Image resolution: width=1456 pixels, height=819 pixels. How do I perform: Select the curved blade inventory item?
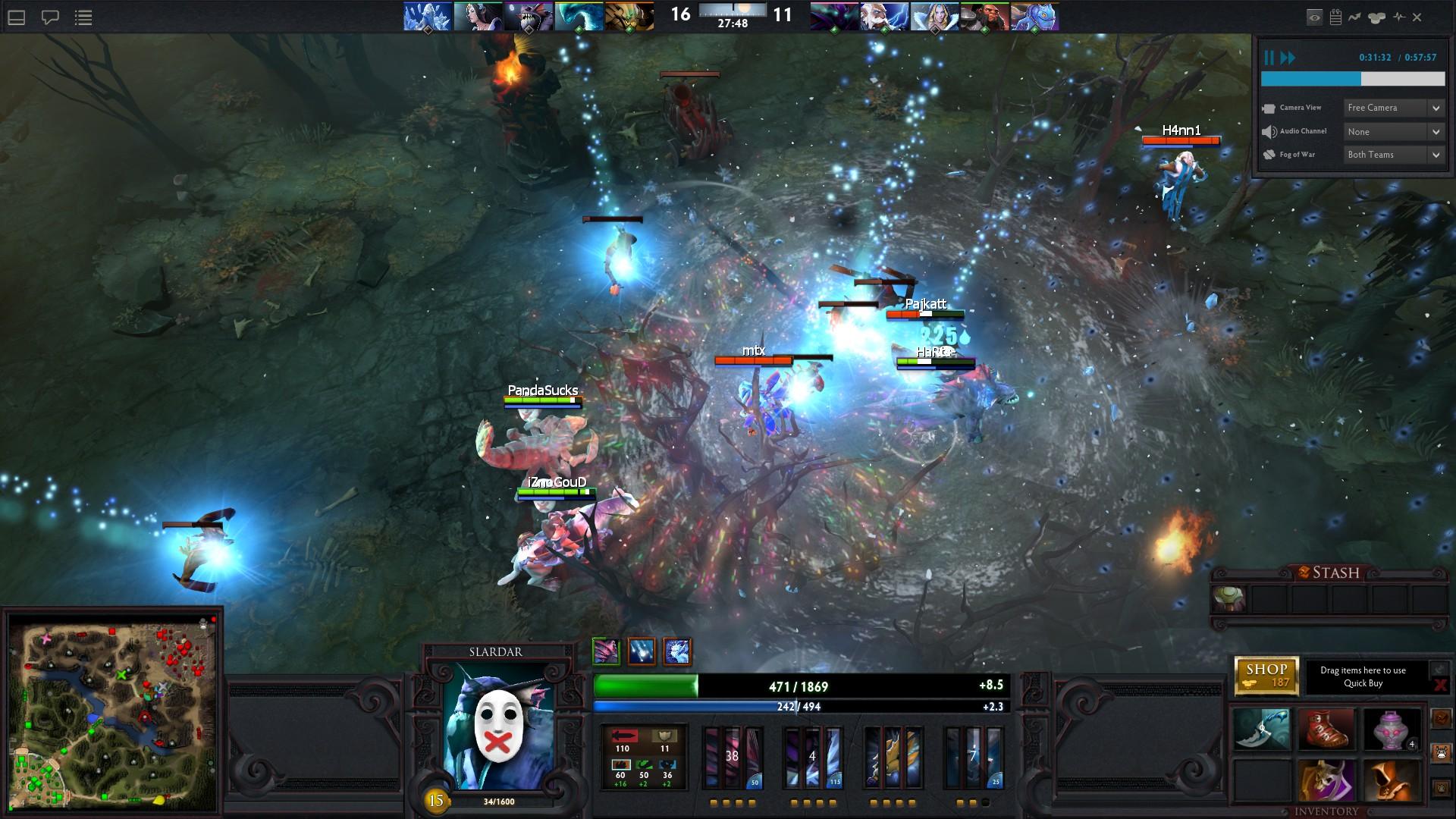click(1261, 729)
